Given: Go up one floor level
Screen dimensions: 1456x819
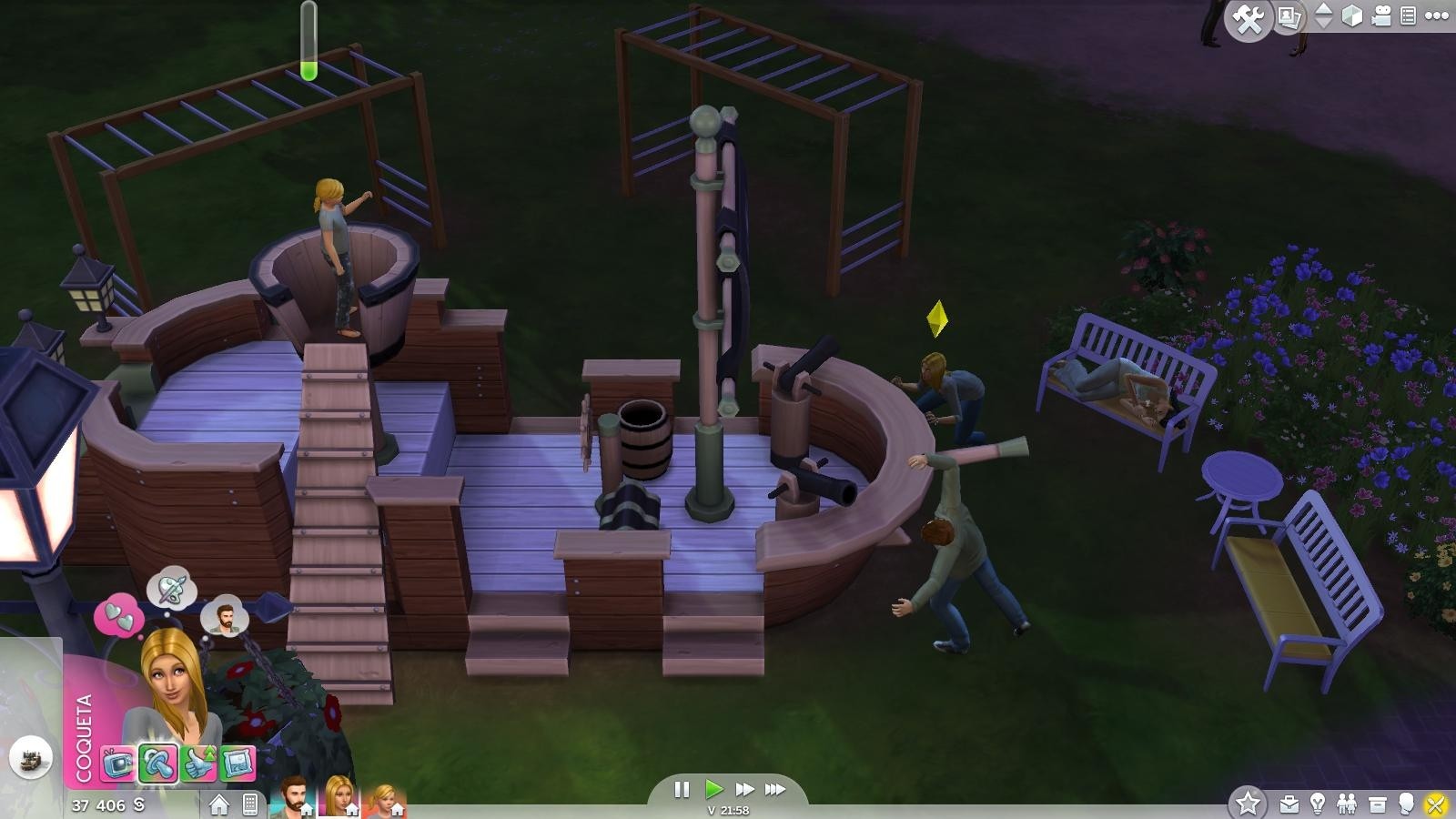Looking at the screenshot, I should (x=1325, y=9).
